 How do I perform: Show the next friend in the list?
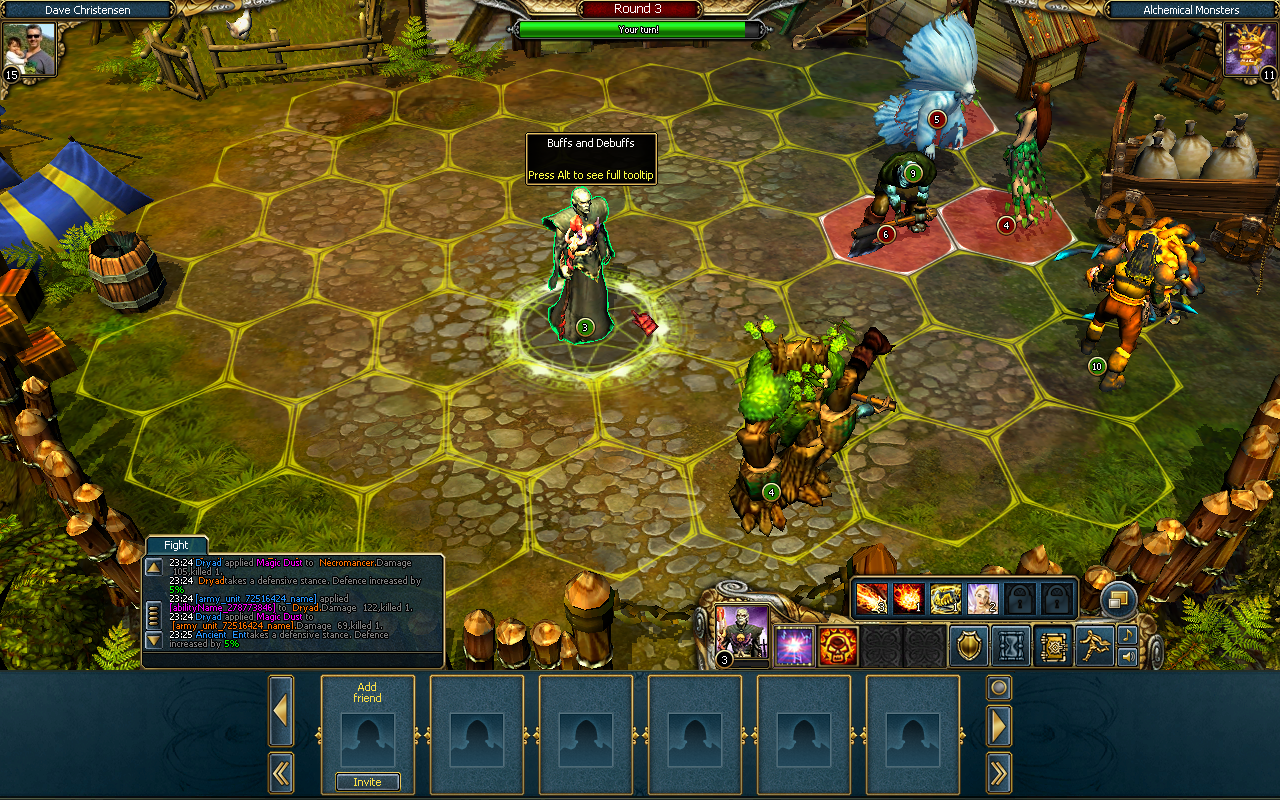(999, 725)
